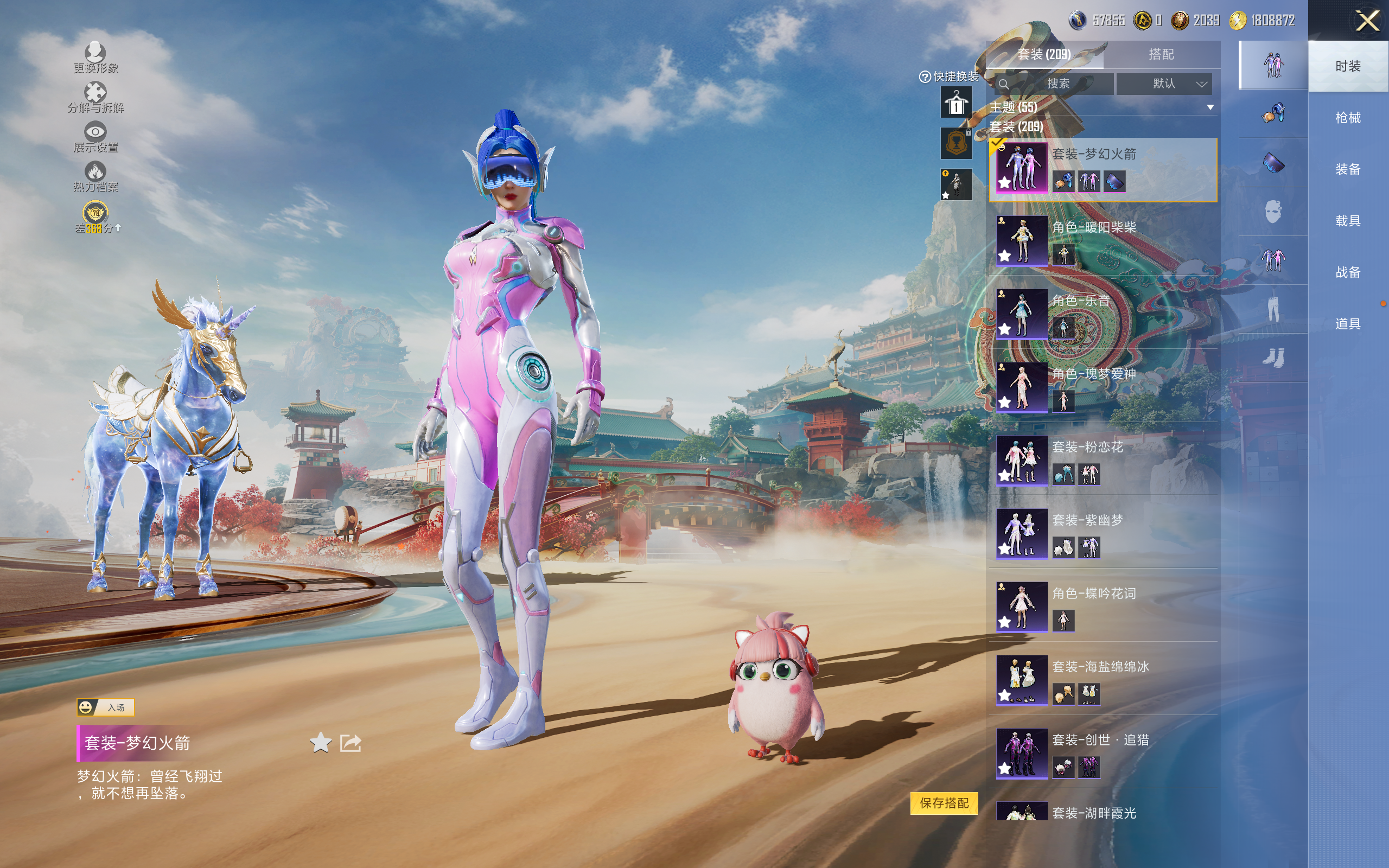Save outfit with 保存搭配 button

click(944, 802)
